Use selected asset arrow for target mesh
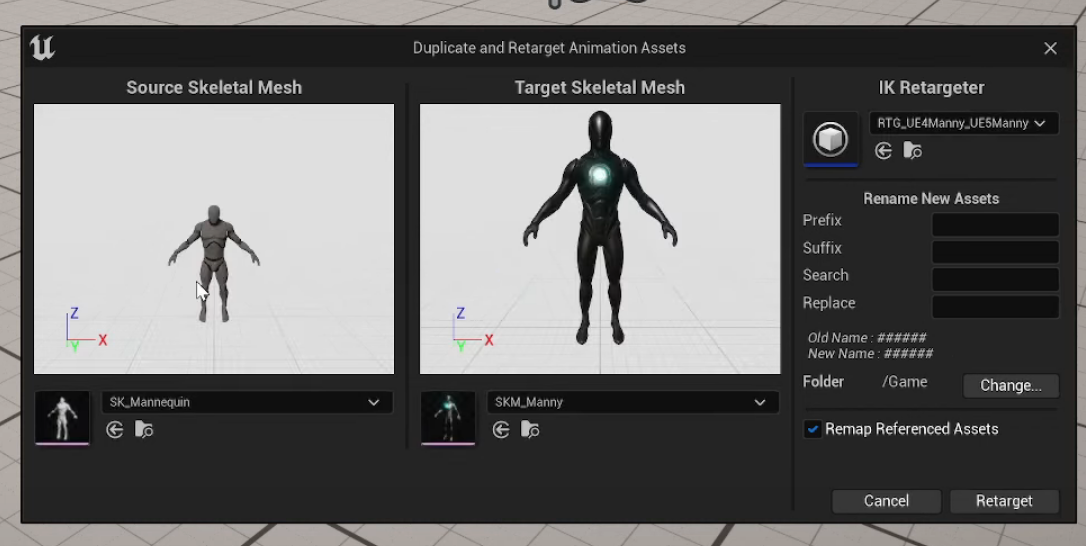 tap(501, 430)
